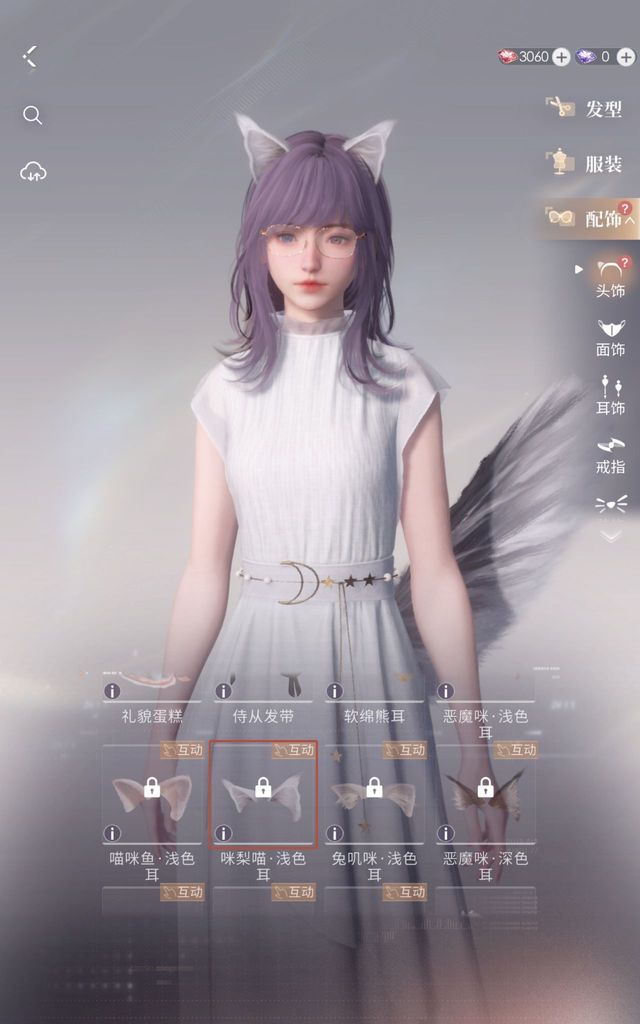Select the 戒指 ring subcategory
Viewport: 640px width, 1024px height.
click(610, 453)
